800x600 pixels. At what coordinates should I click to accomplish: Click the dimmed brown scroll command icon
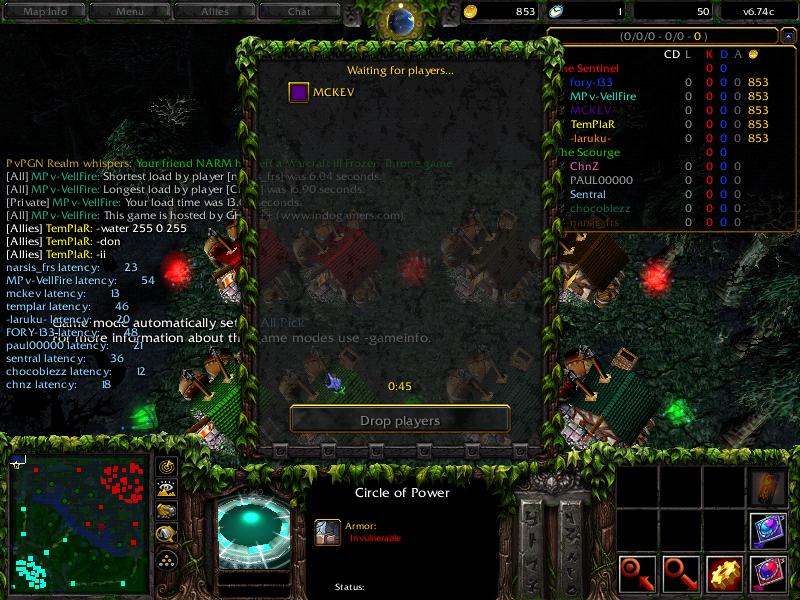point(768,486)
